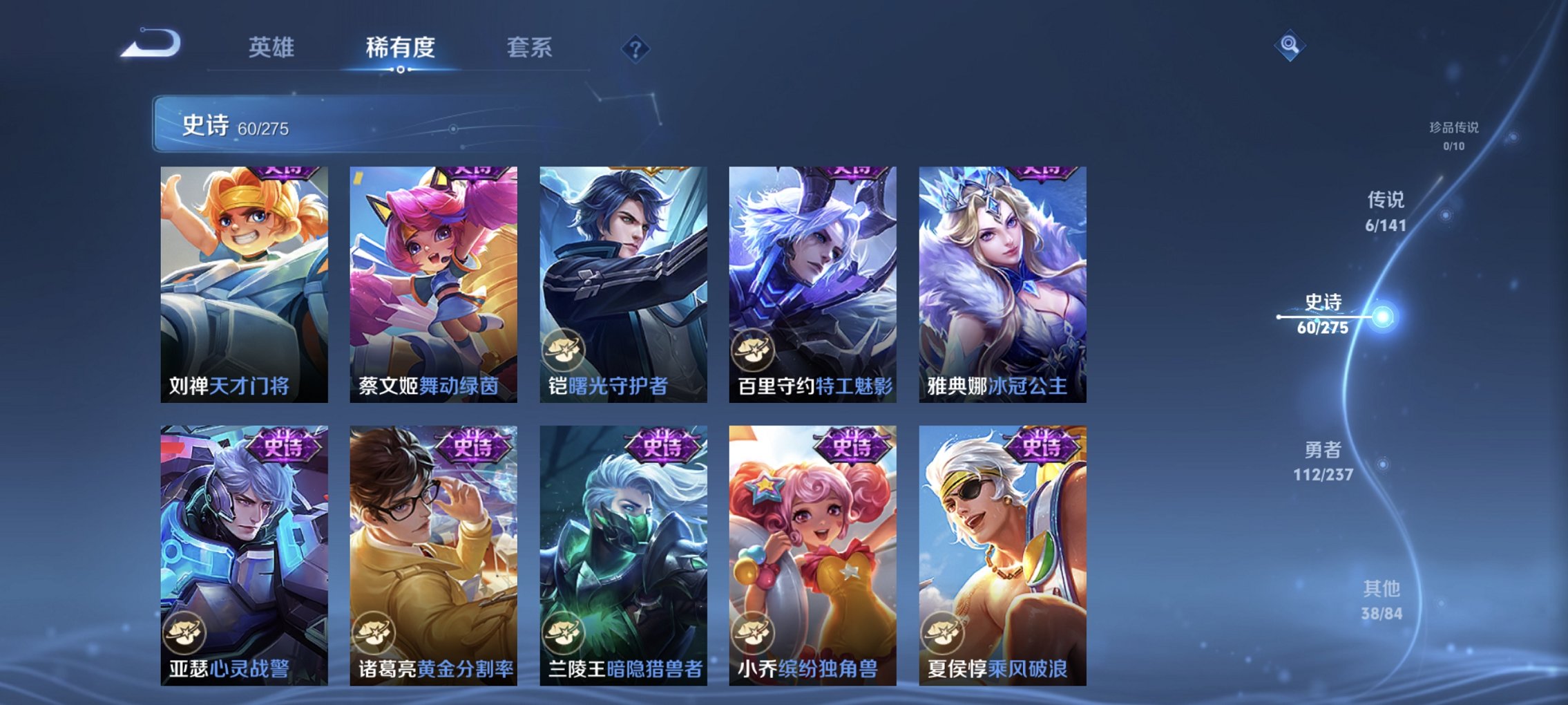This screenshot has height=705, width=1568.
Task: Click the question mark help icon
Action: pyautogui.click(x=635, y=48)
